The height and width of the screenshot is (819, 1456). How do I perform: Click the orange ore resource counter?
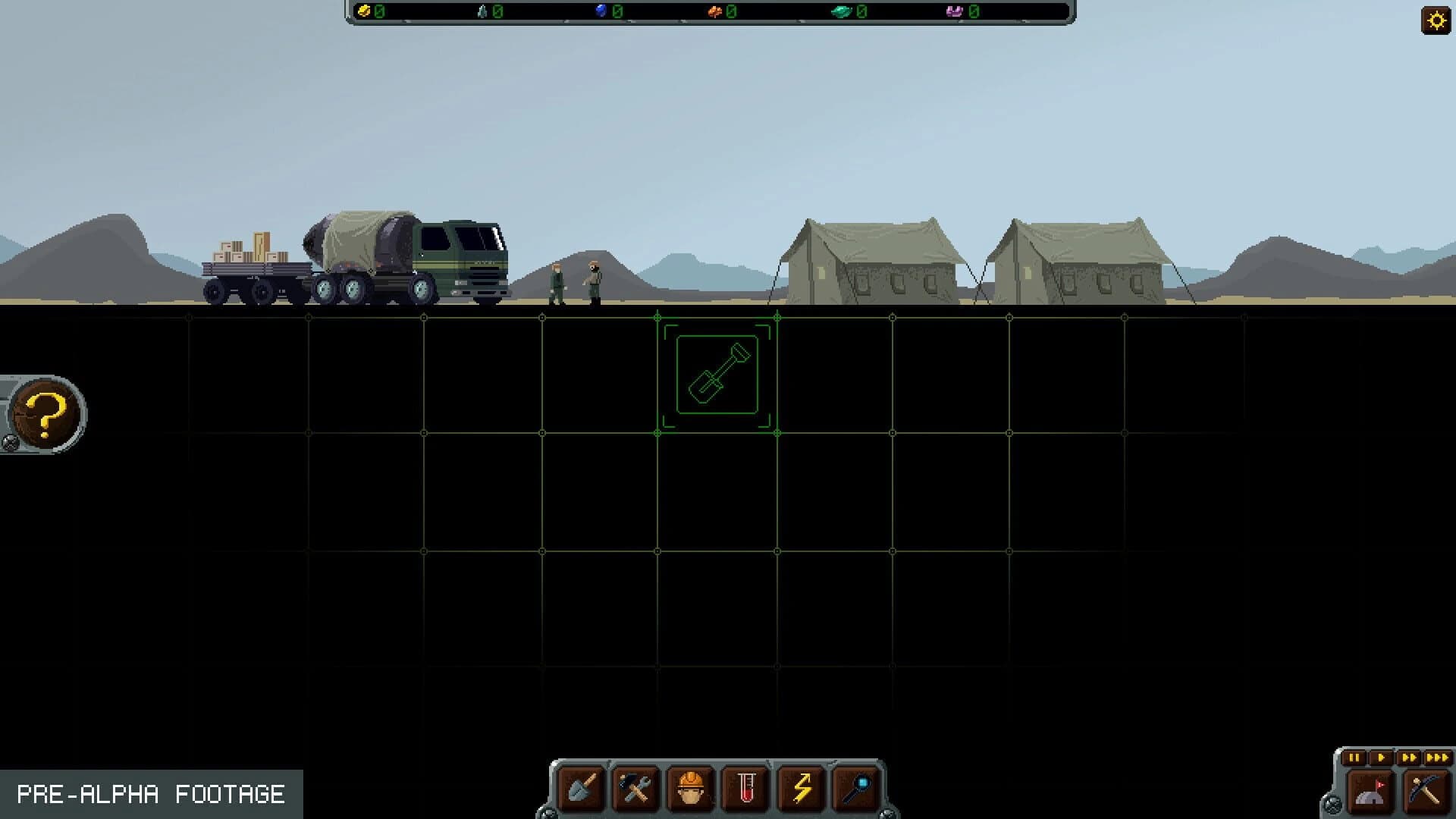(x=720, y=11)
